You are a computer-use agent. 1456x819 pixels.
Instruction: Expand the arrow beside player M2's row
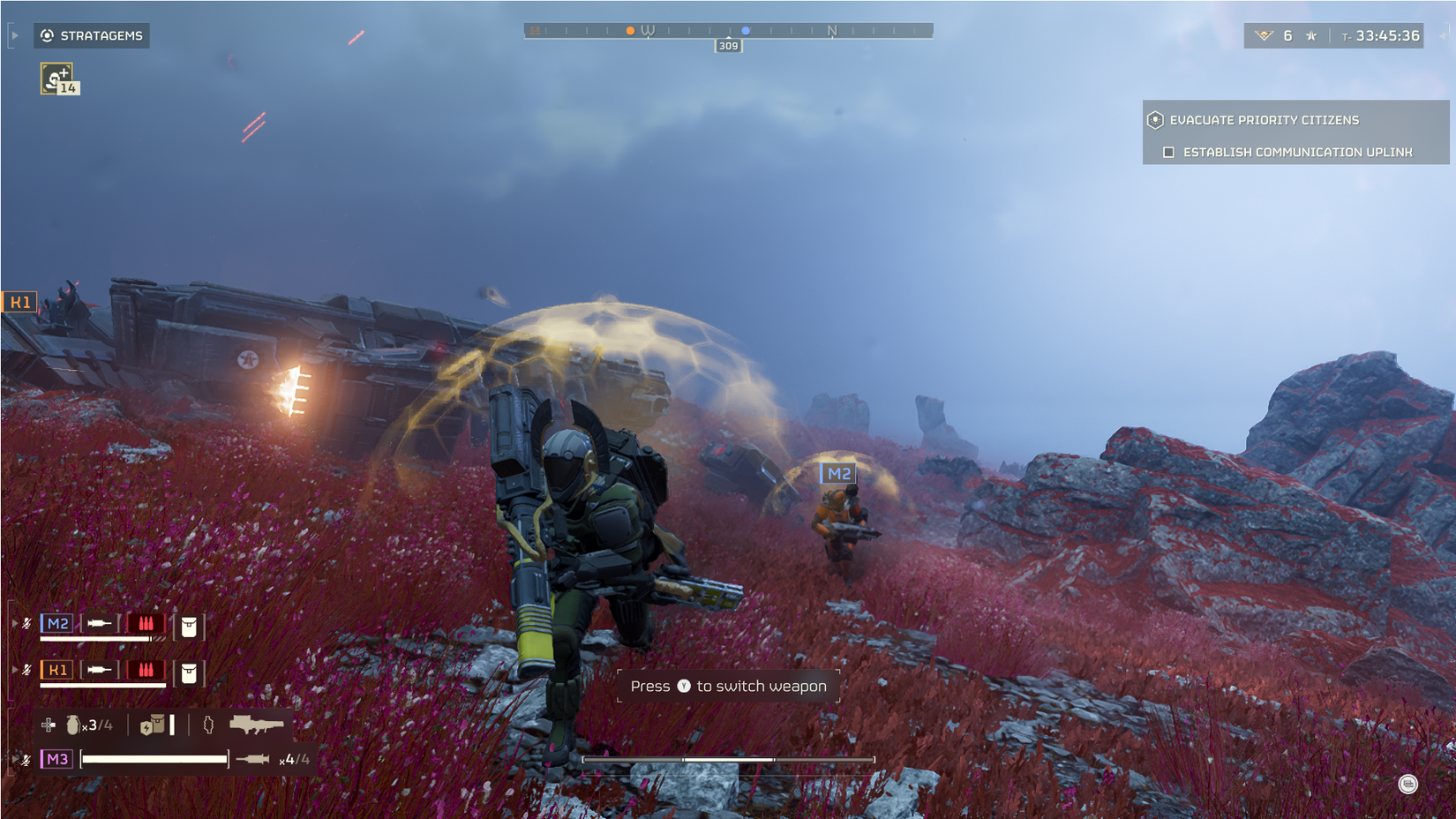(x=14, y=623)
